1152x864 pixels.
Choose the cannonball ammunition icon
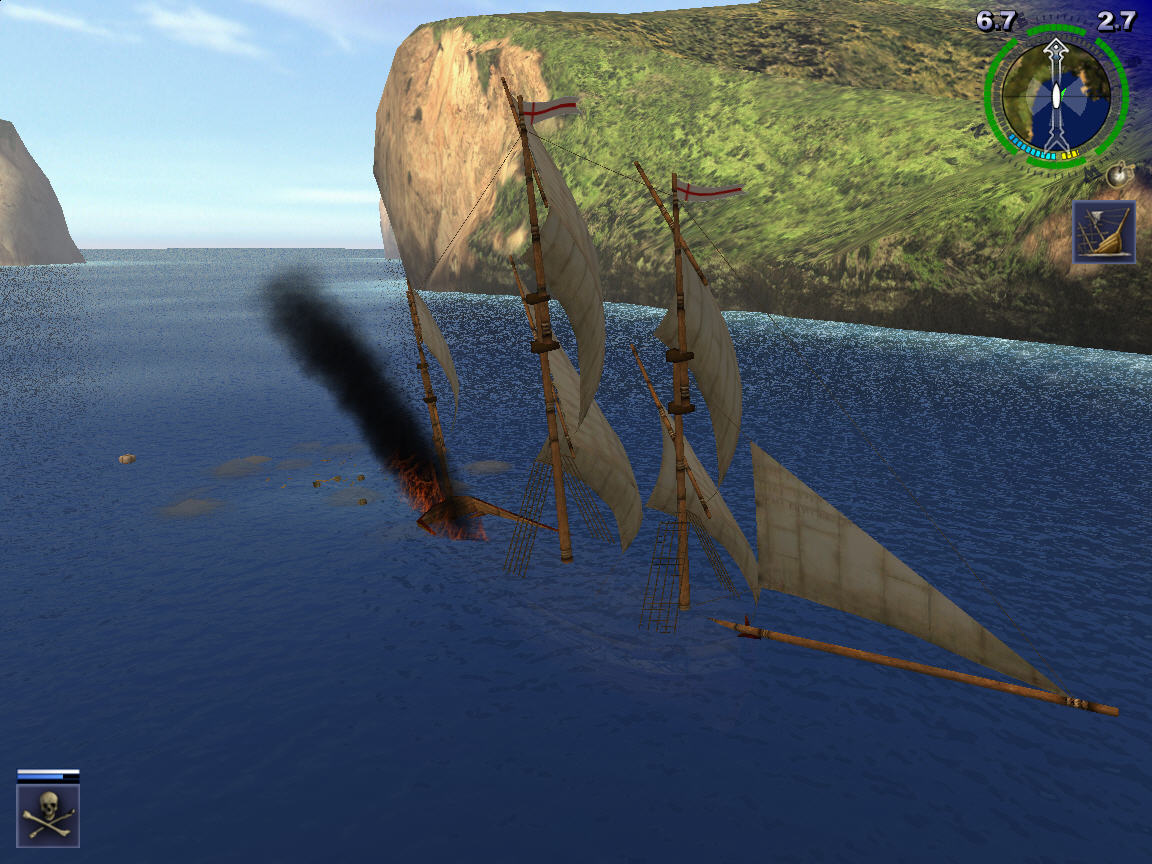point(1118,176)
